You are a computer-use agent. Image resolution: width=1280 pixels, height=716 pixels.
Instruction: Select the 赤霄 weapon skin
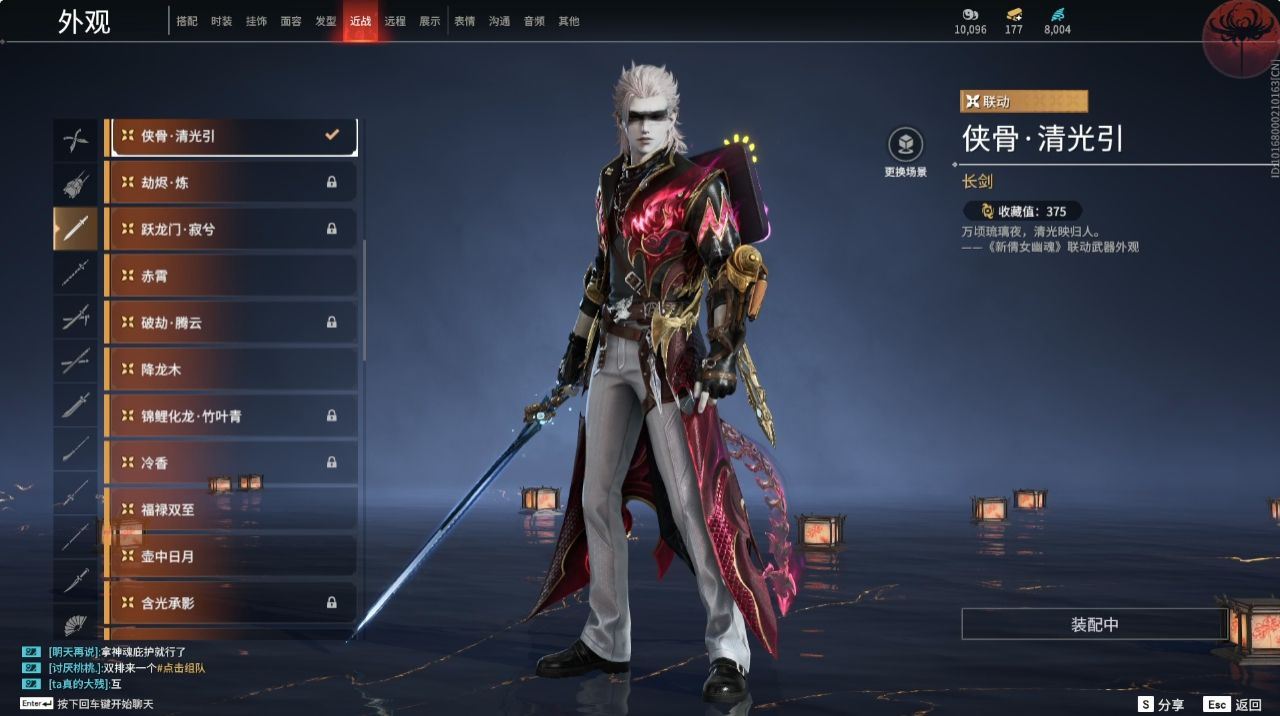[232, 276]
